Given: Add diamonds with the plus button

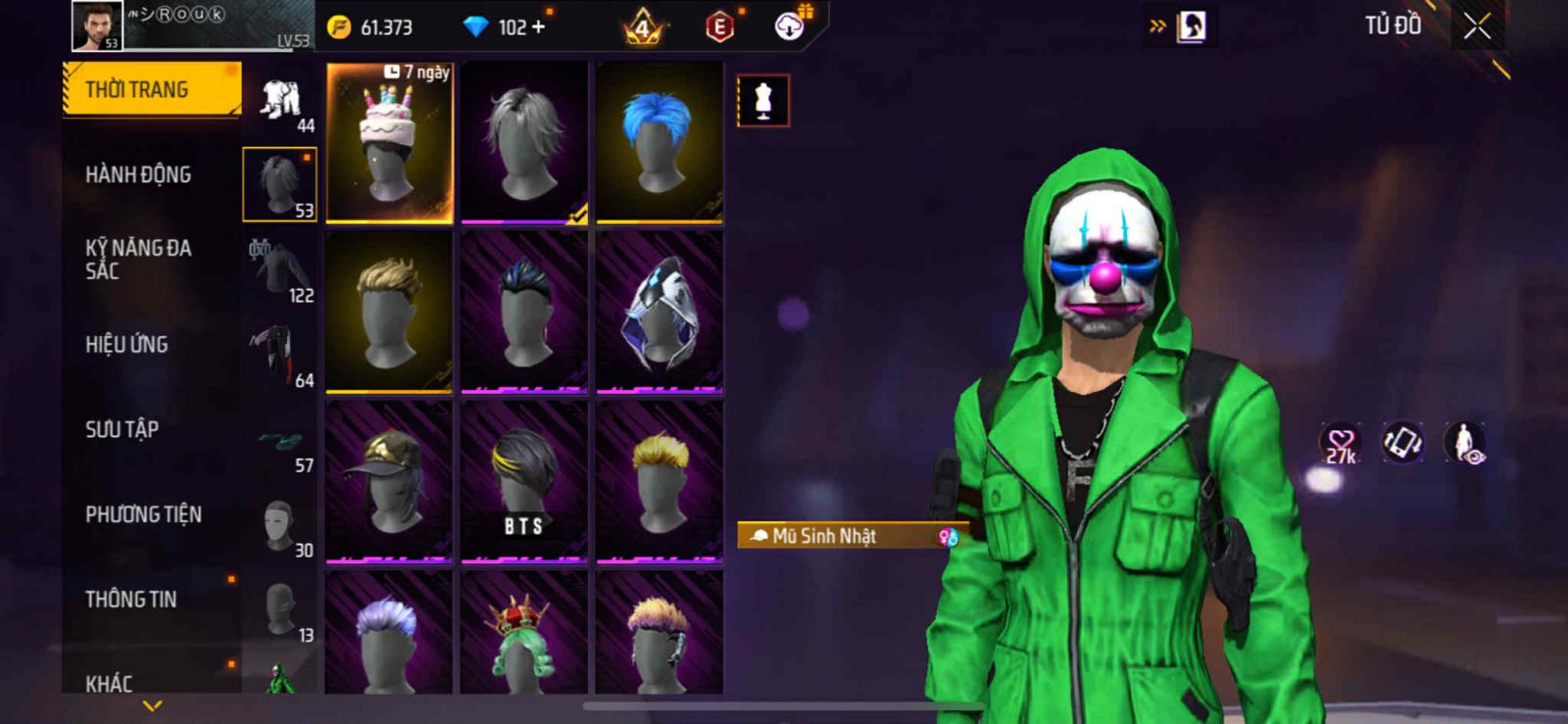Looking at the screenshot, I should tap(537, 26).
